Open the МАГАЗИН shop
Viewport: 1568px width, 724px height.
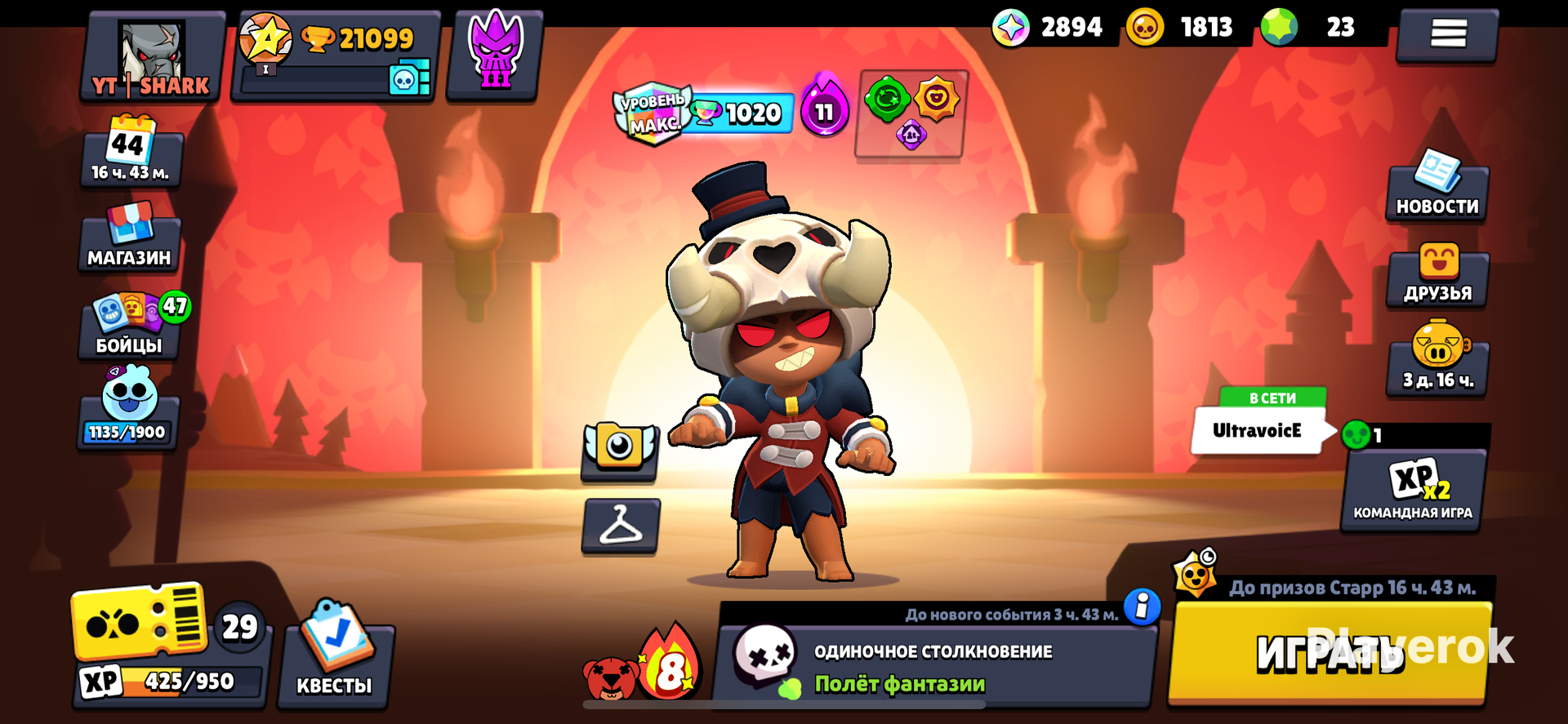130,237
